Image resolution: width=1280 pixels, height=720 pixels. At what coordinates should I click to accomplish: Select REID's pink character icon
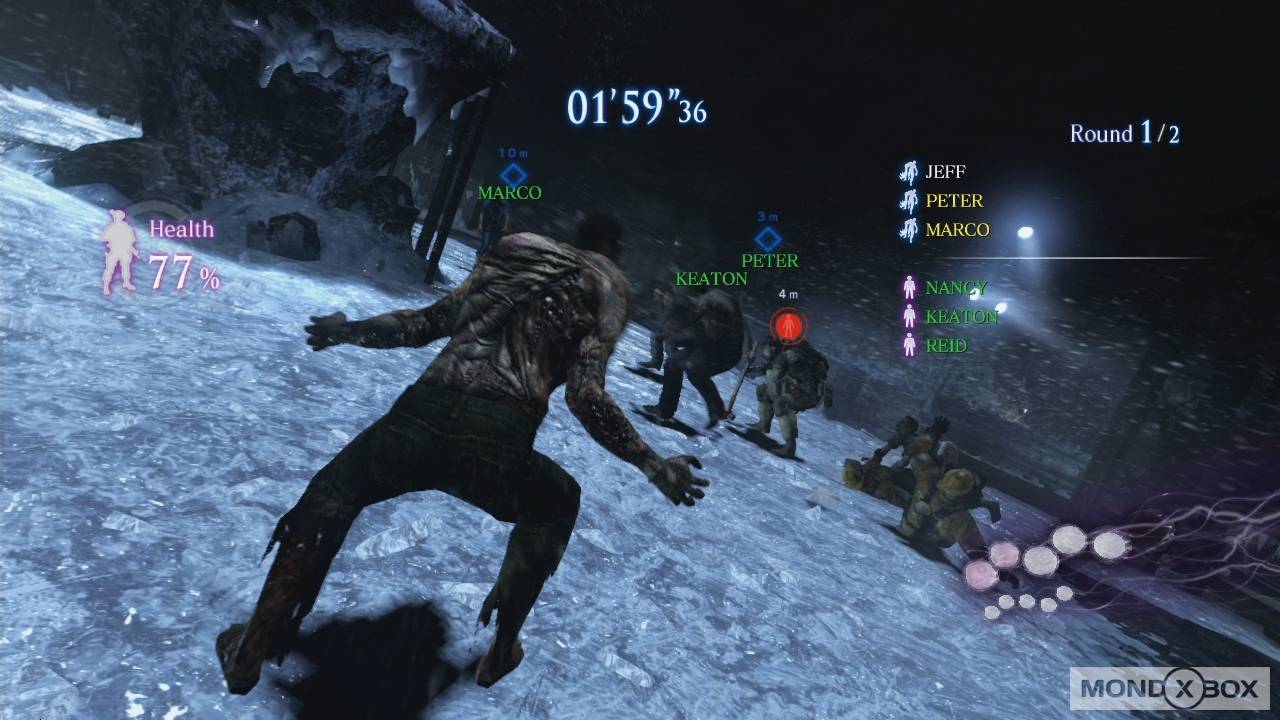[908, 345]
